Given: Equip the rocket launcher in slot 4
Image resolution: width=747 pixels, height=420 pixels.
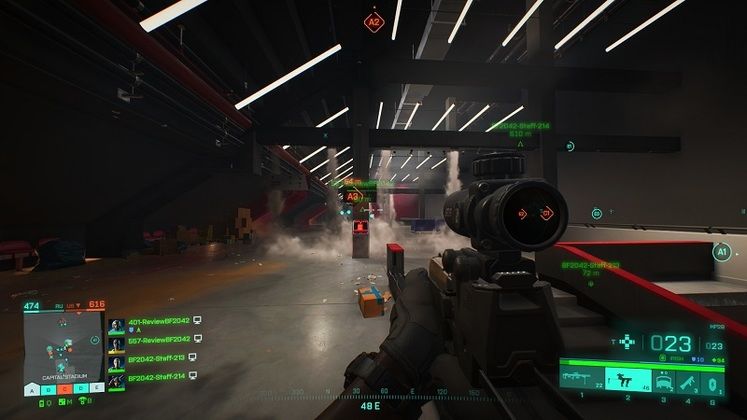Looking at the screenshot, I should click(690, 380).
